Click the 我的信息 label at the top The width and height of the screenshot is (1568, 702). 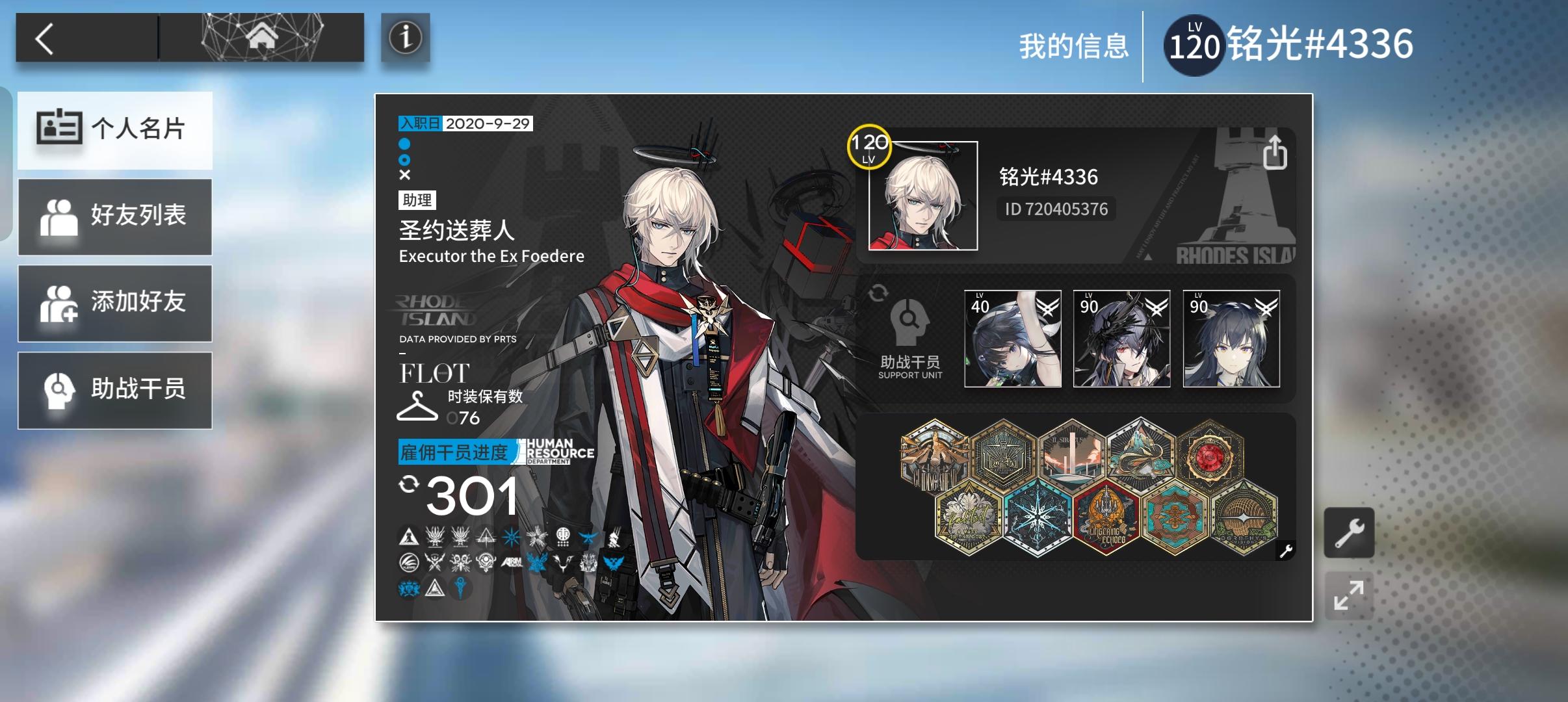click(x=1073, y=47)
